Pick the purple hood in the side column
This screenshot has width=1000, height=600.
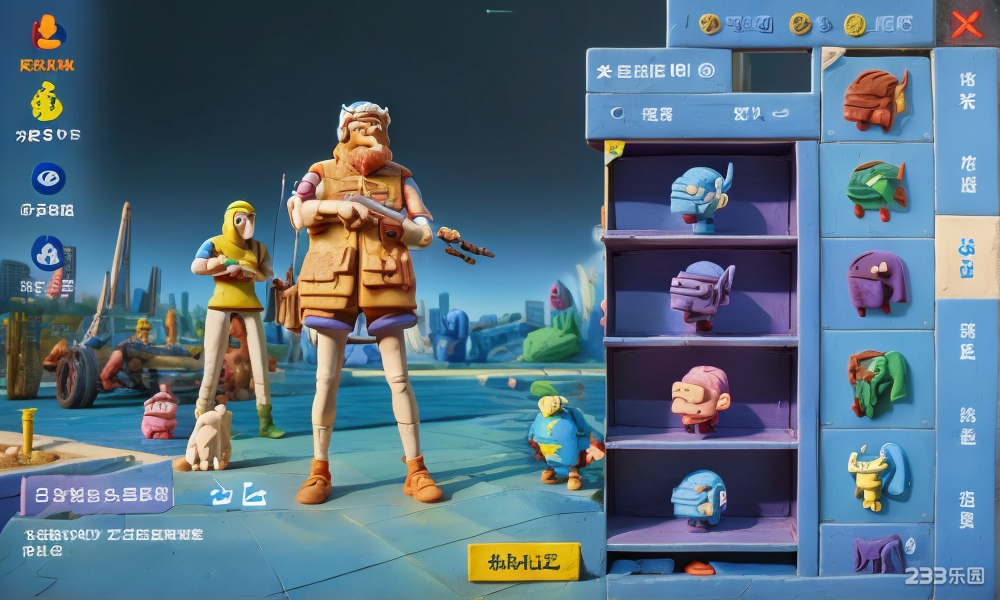876,283
